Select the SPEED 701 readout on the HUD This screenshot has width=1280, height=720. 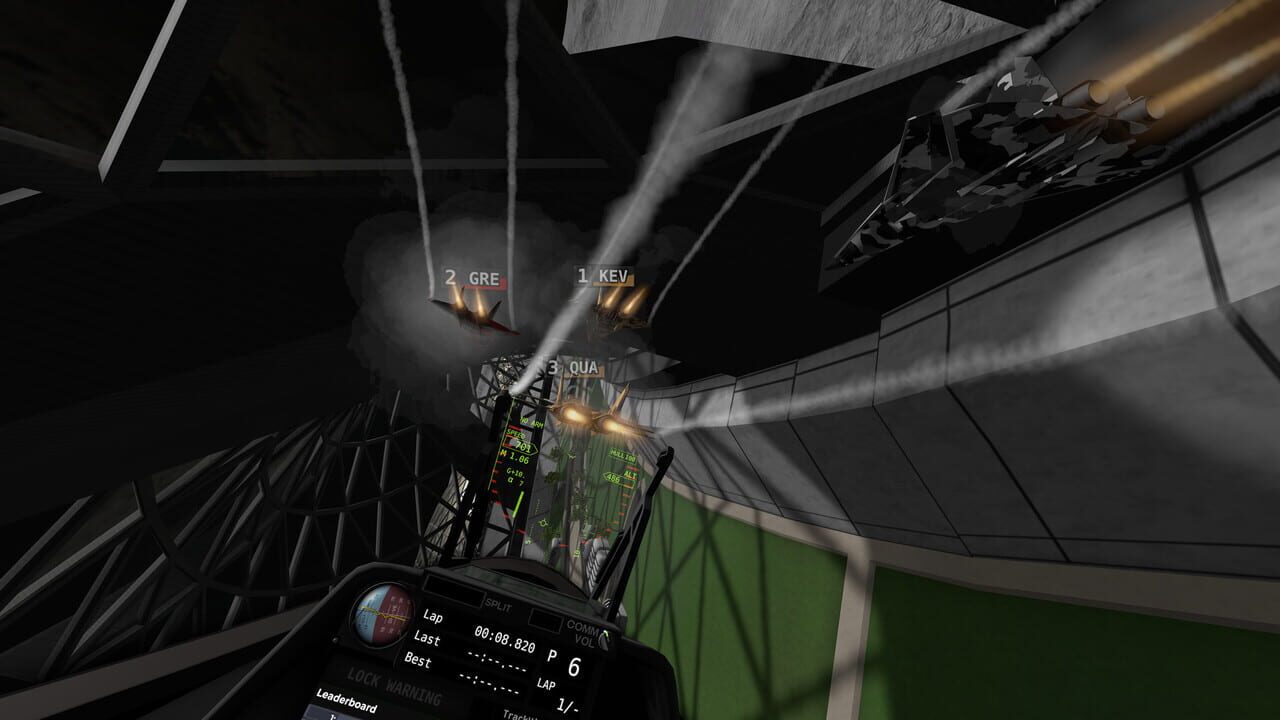coord(519,441)
